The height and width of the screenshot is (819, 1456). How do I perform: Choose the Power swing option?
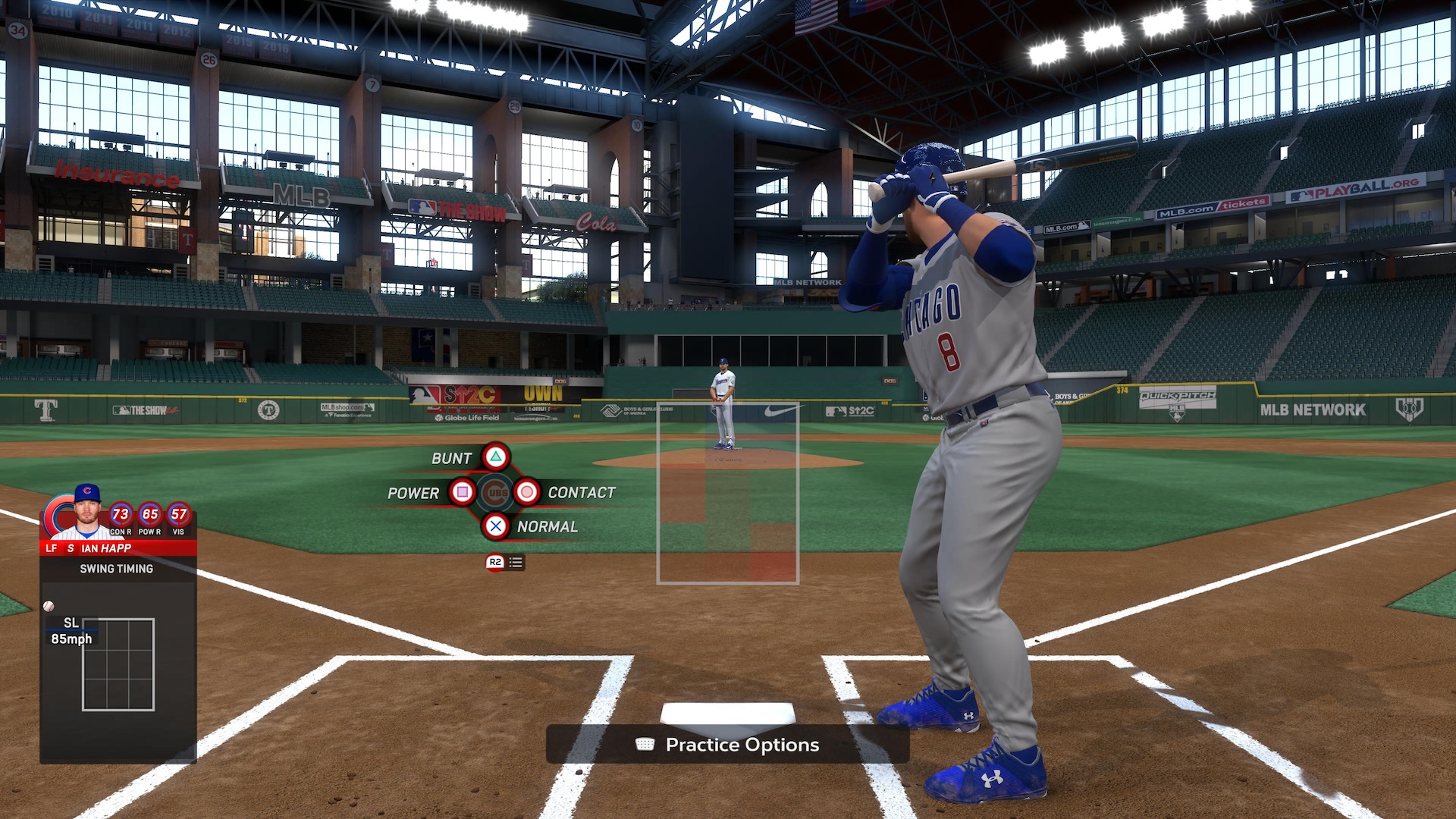click(462, 492)
